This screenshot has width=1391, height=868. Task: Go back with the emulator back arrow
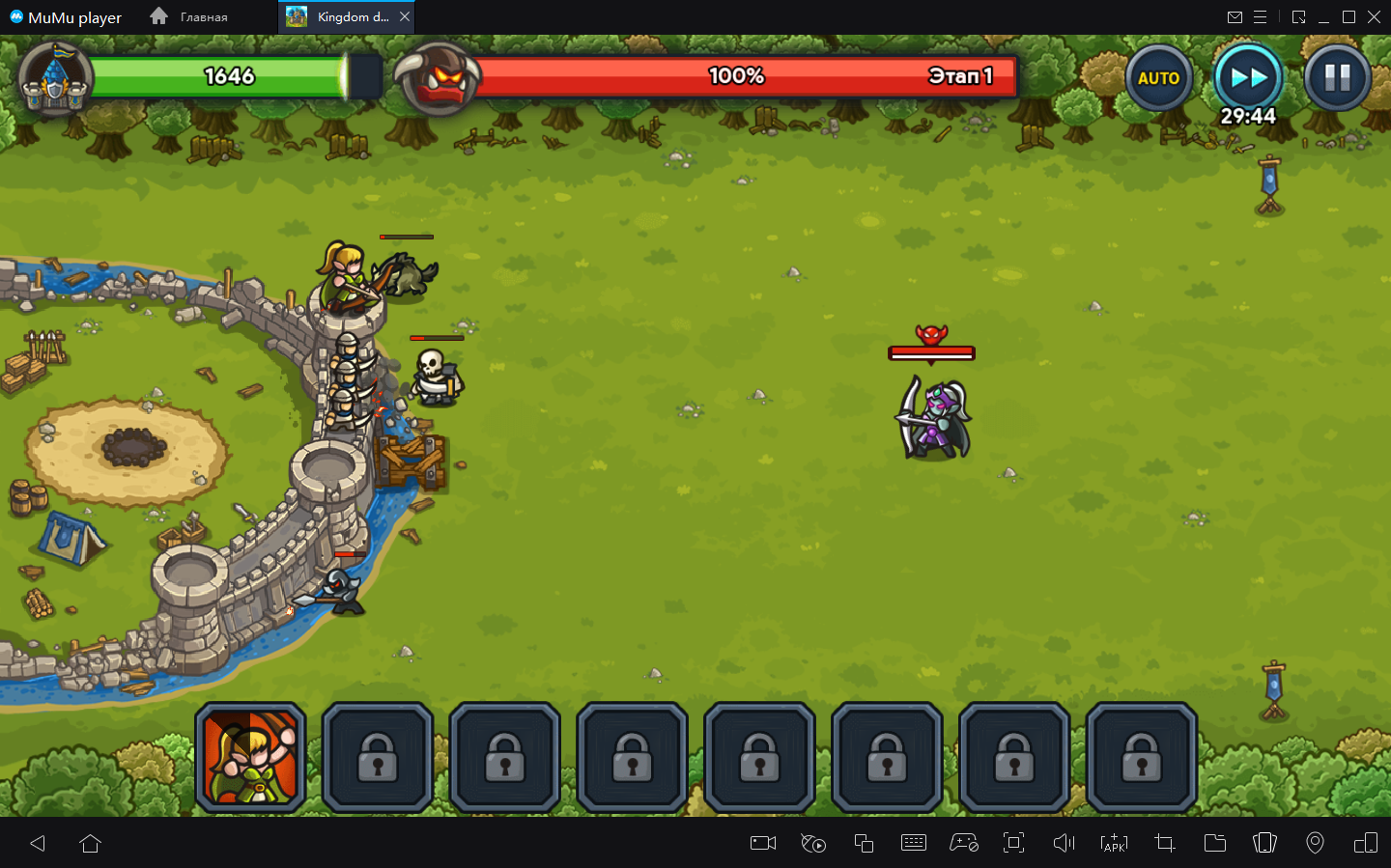pos(38,843)
